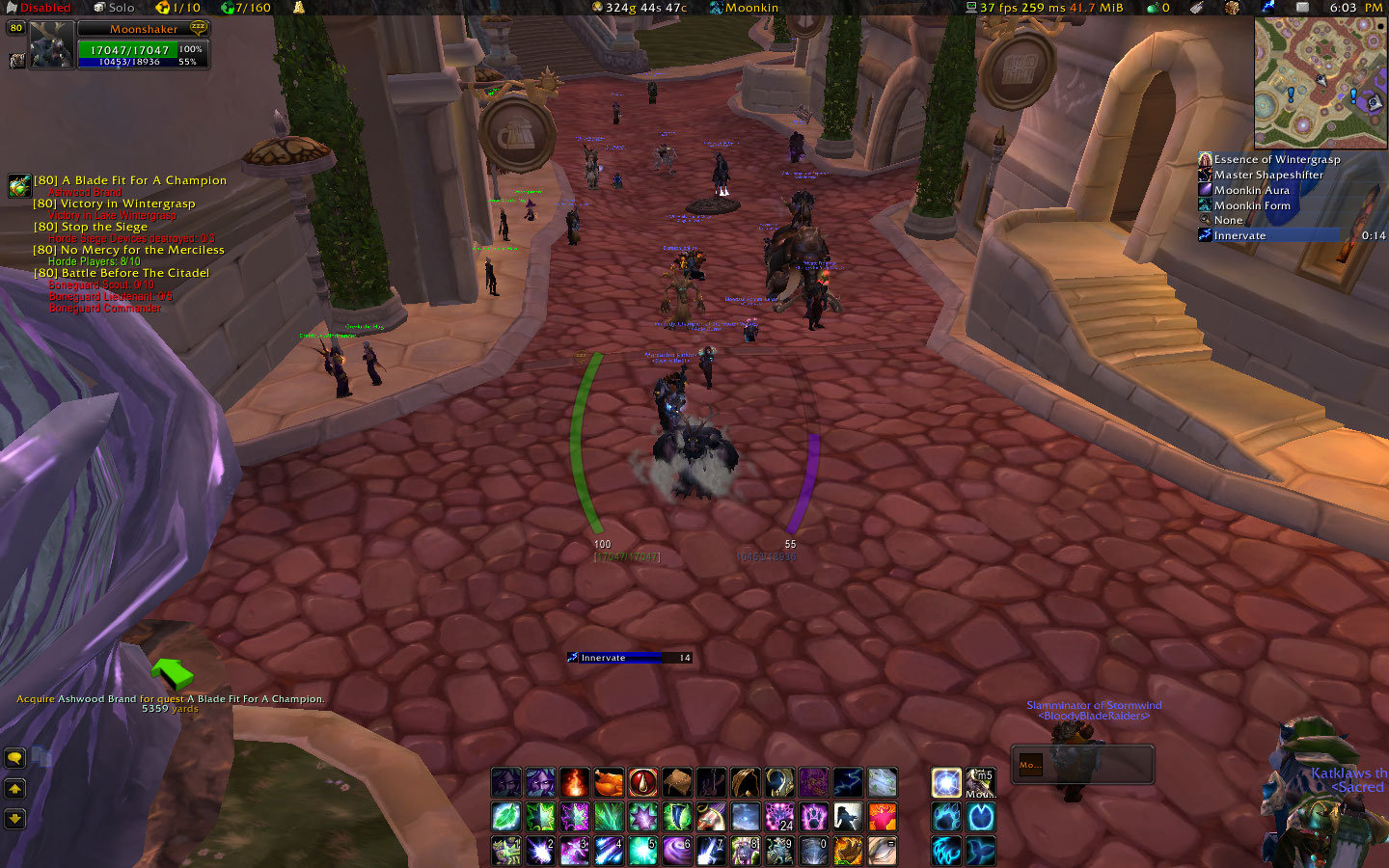1389x868 pixels.
Task: Select the Essence of Wintergrasp buff
Action: (x=1275, y=159)
